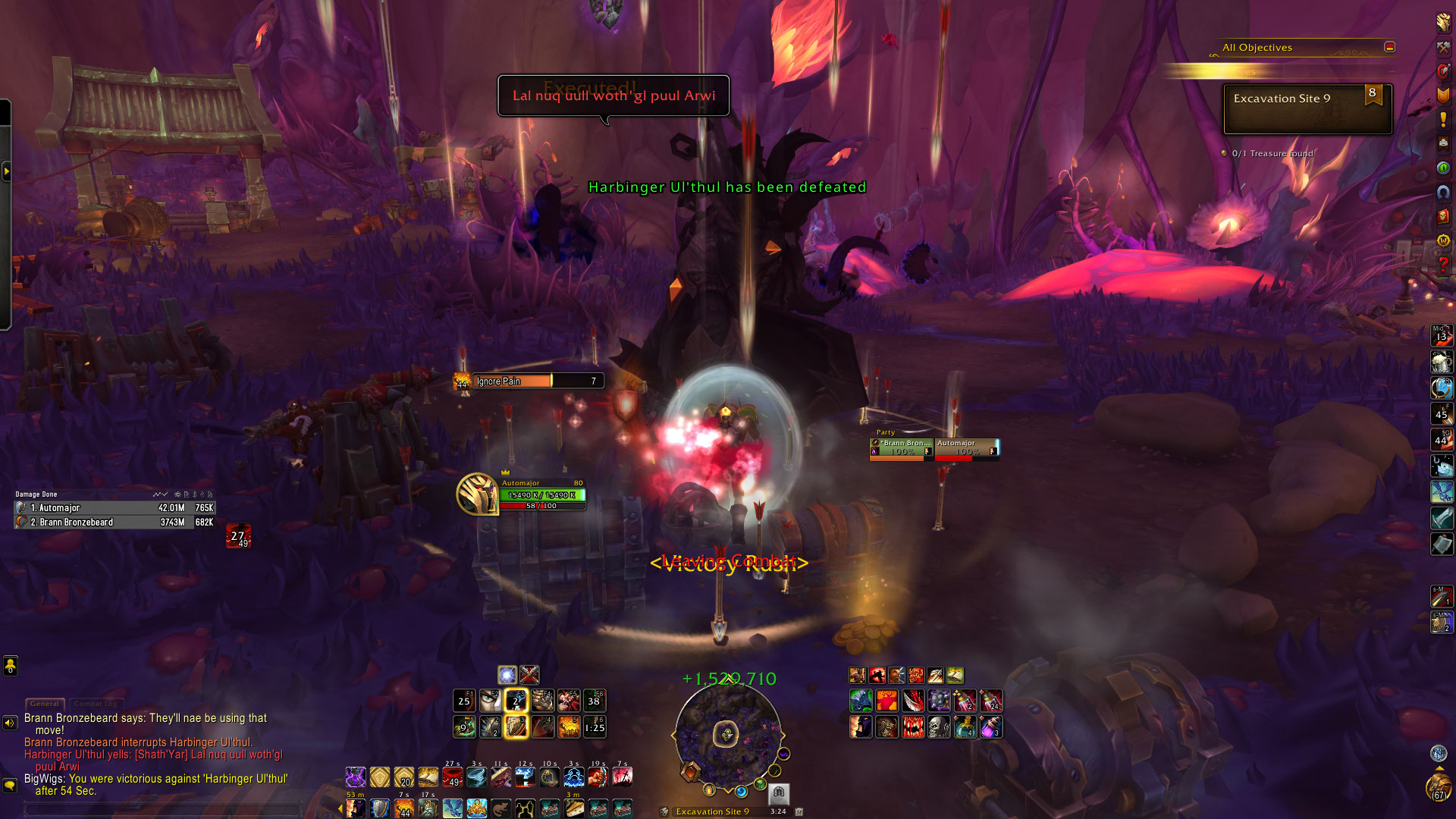Use the grey skull ability icon
The width and height of the screenshot is (1456, 819).
(939, 727)
